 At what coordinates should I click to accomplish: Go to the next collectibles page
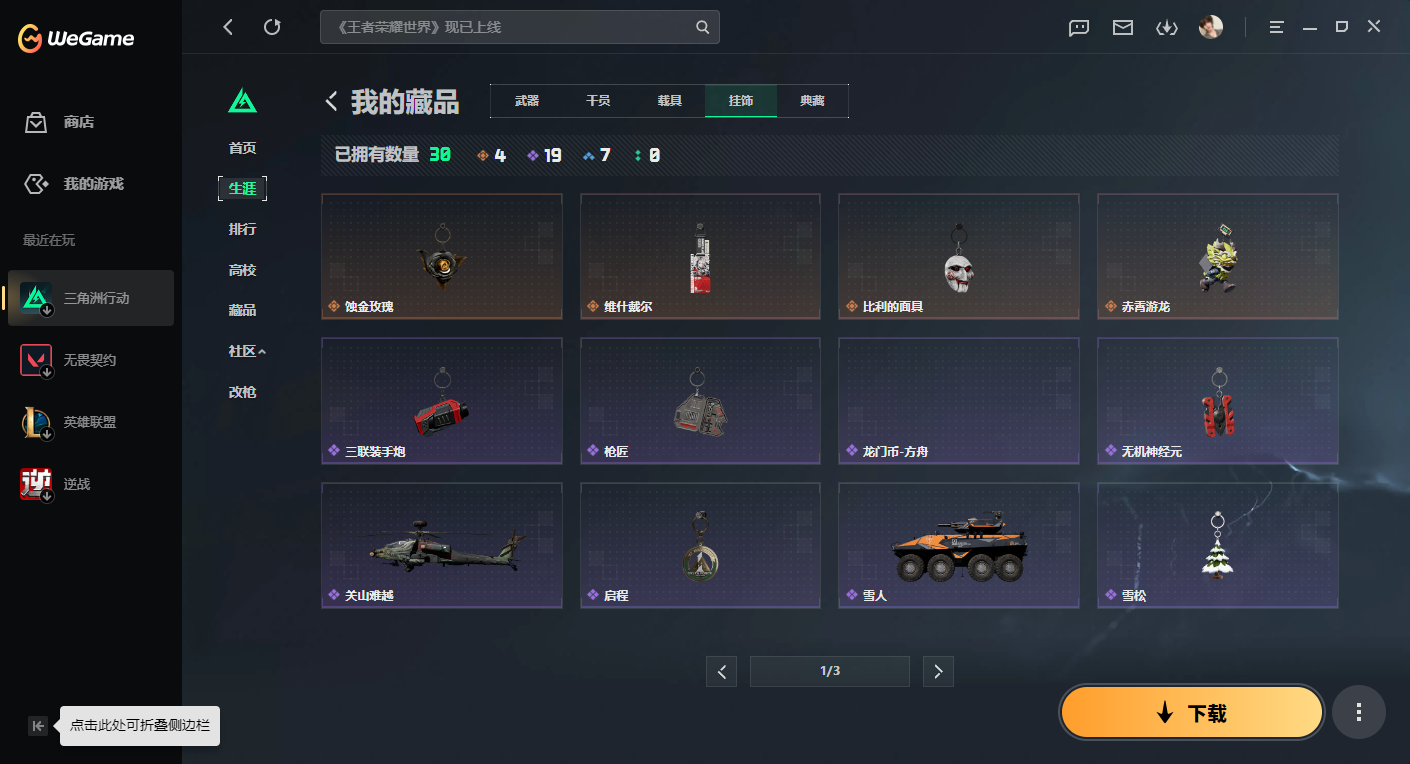pyautogui.click(x=938, y=671)
